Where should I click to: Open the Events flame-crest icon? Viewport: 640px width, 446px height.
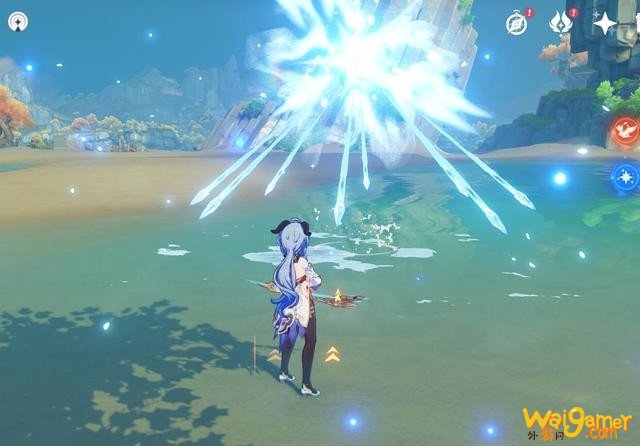click(560, 23)
